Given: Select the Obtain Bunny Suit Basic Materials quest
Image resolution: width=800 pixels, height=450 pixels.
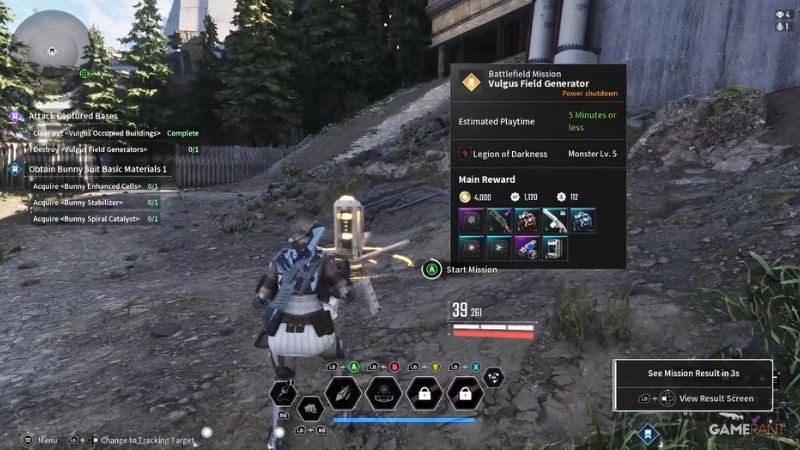Looking at the screenshot, I should pos(97,169).
